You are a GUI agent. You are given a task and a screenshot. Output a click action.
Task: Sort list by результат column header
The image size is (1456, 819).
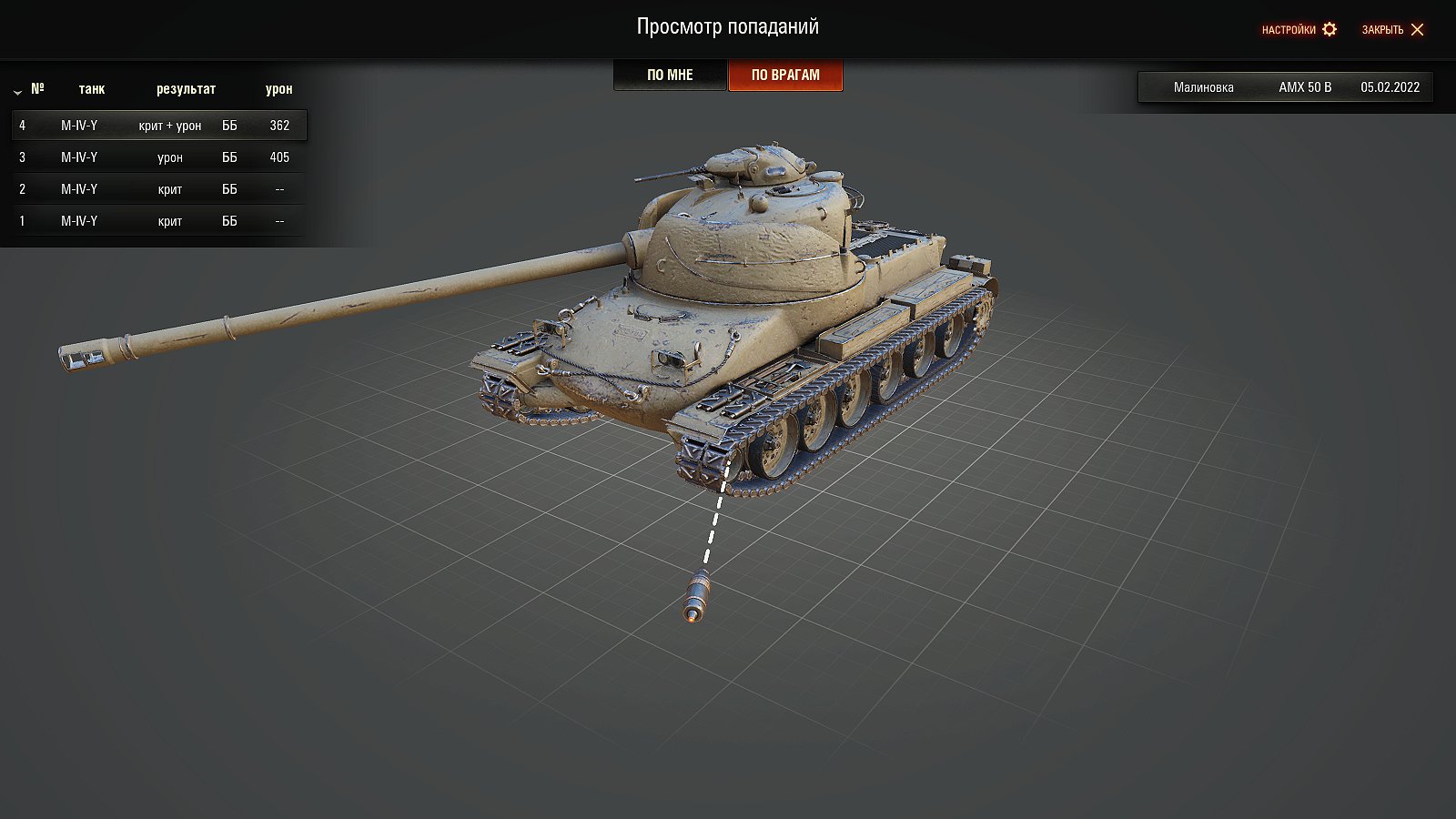(x=186, y=89)
